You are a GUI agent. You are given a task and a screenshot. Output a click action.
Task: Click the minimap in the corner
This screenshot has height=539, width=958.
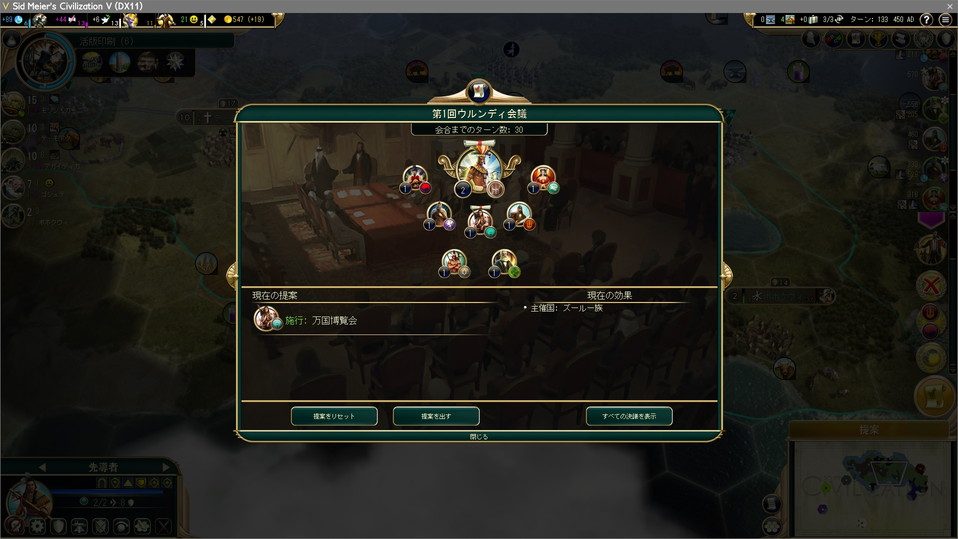[870, 483]
